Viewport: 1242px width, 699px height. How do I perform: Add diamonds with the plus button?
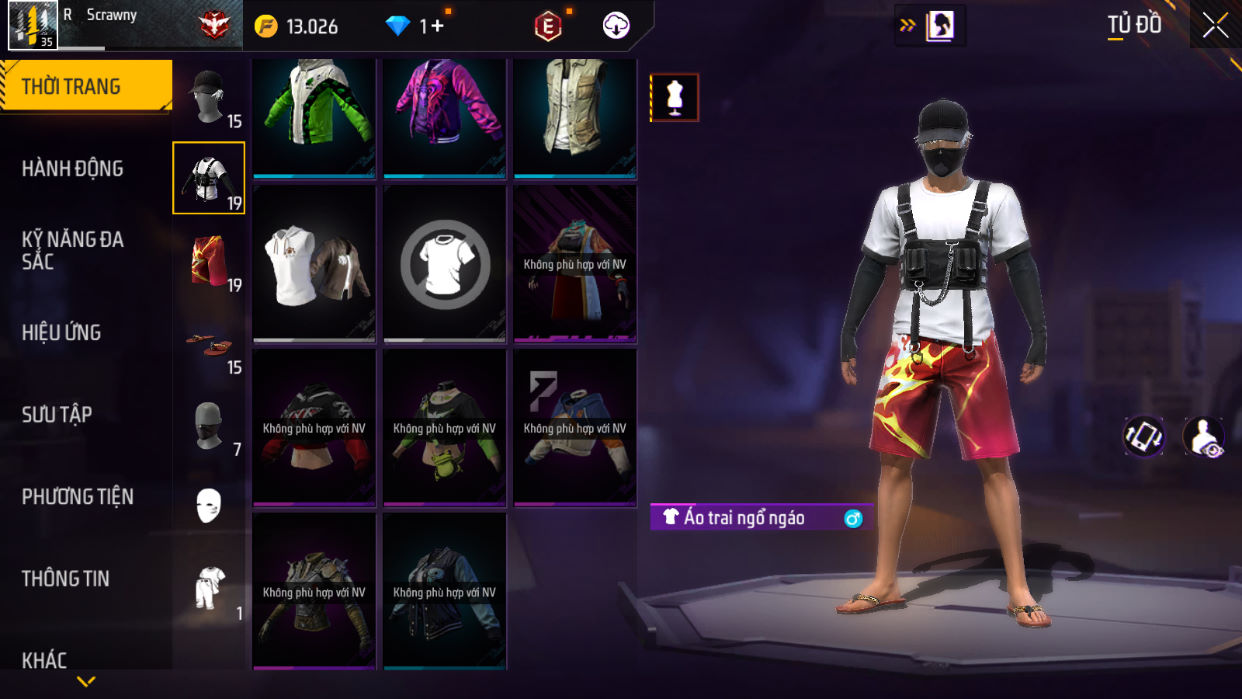click(x=437, y=26)
